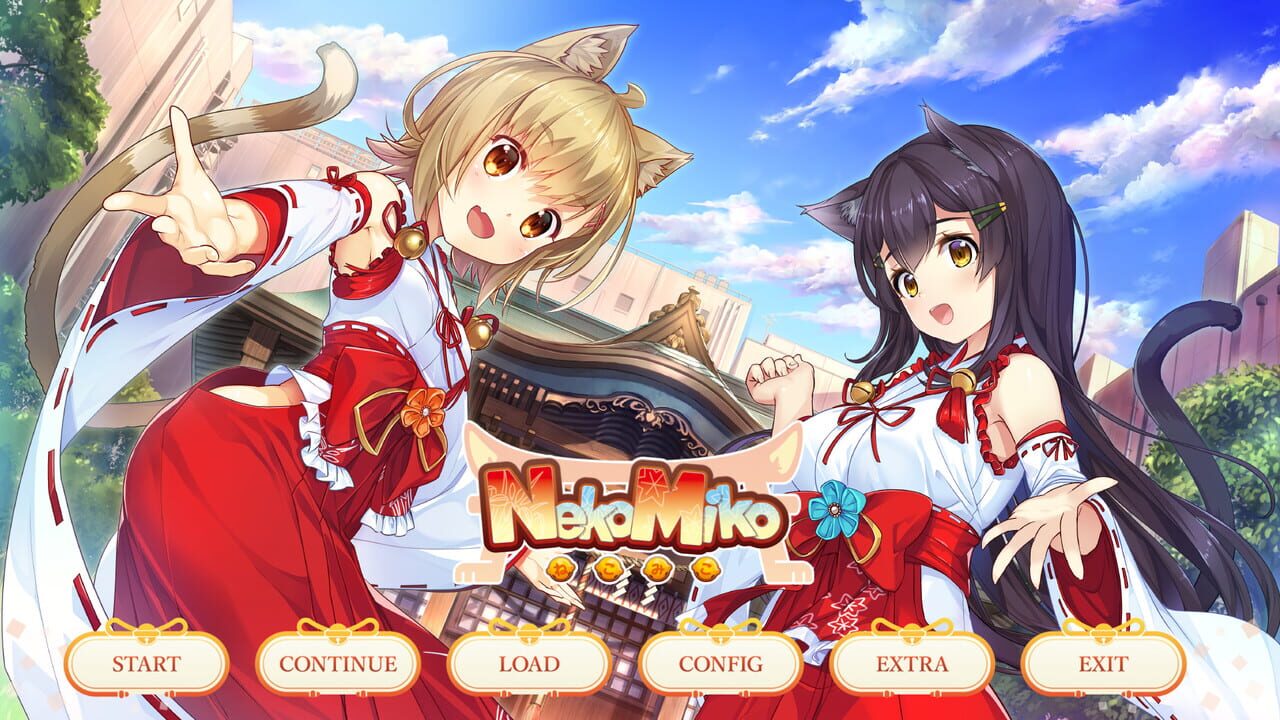The height and width of the screenshot is (720, 1280).
Task: Click the bell ornament above the EXTRA button
Action: pos(912,634)
